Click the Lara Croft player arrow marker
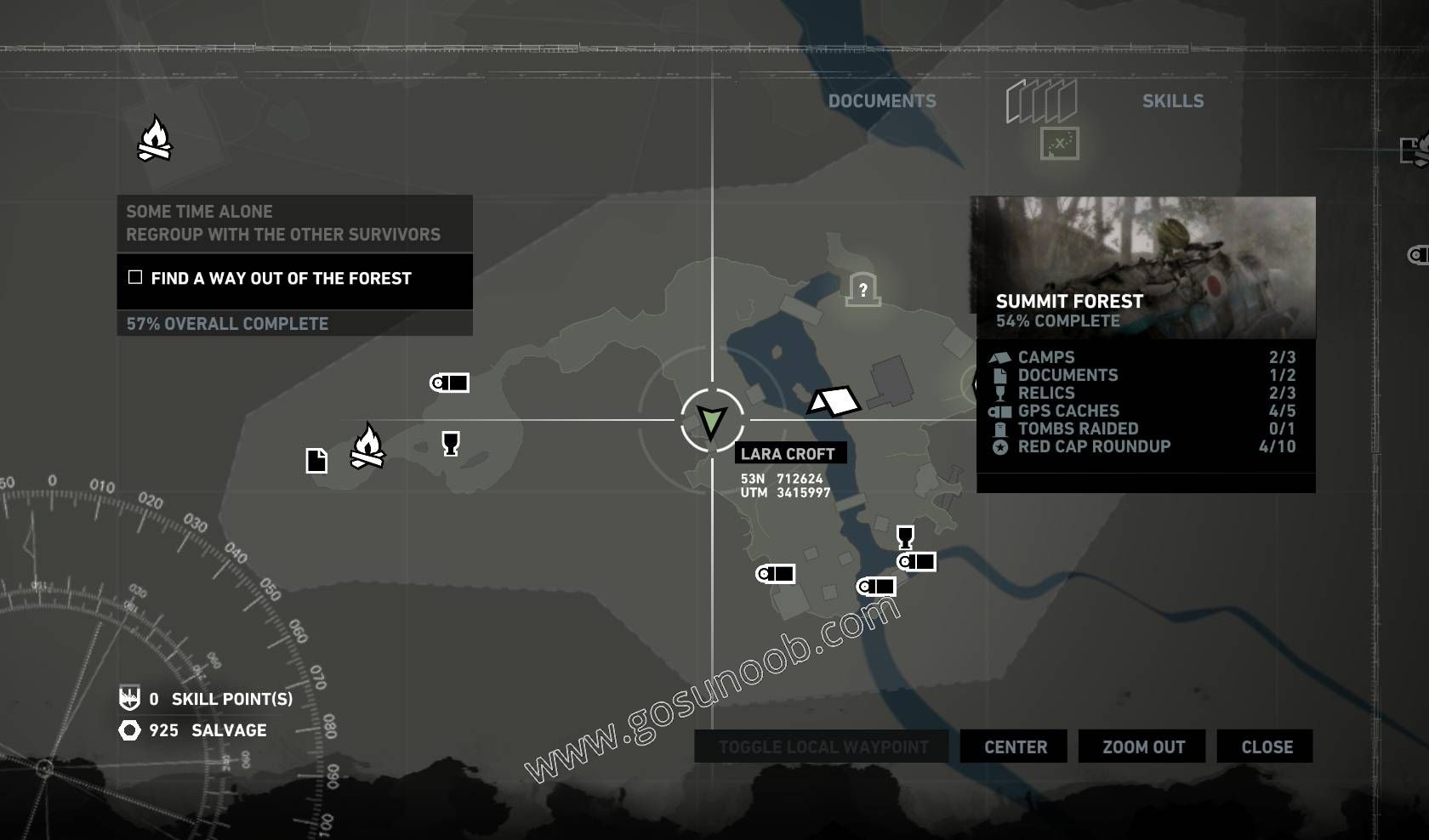The width and height of the screenshot is (1429, 840). click(712, 420)
